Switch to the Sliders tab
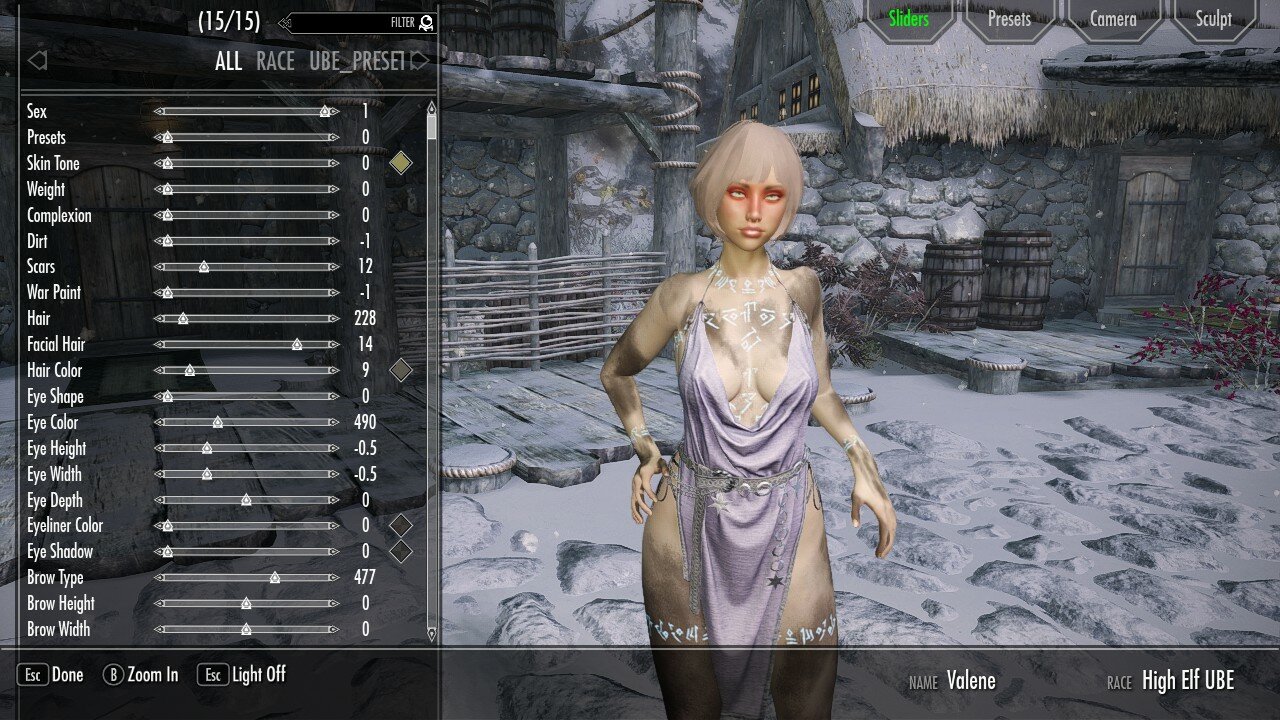This screenshot has height=720, width=1280. 908,19
